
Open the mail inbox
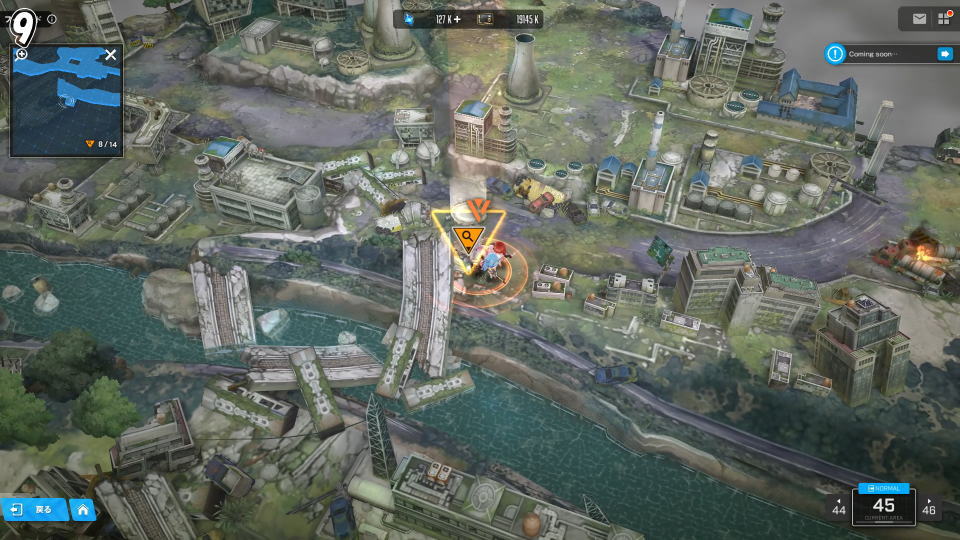click(919, 18)
